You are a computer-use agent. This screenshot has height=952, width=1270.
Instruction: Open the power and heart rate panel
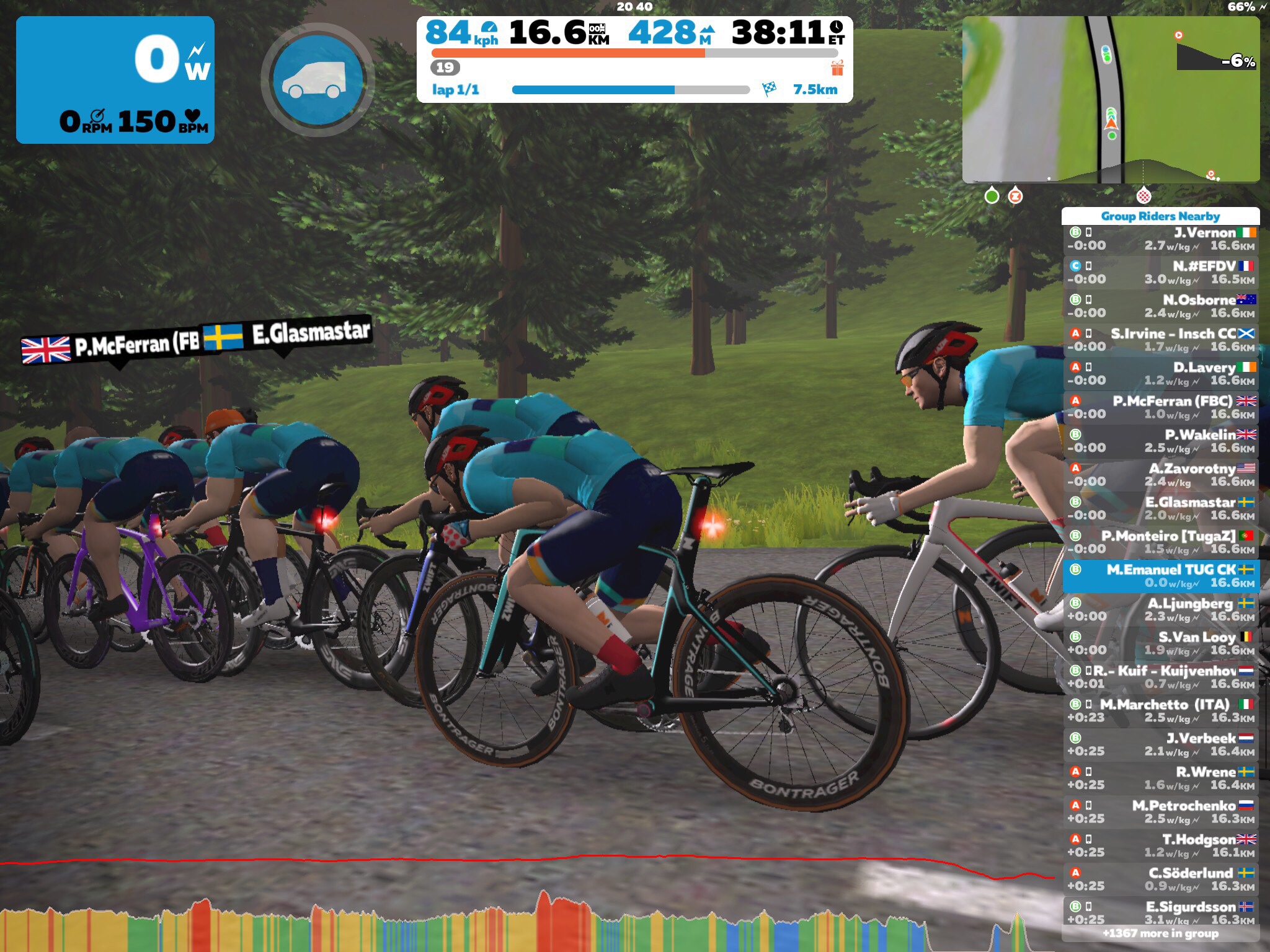(x=115, y=80)
